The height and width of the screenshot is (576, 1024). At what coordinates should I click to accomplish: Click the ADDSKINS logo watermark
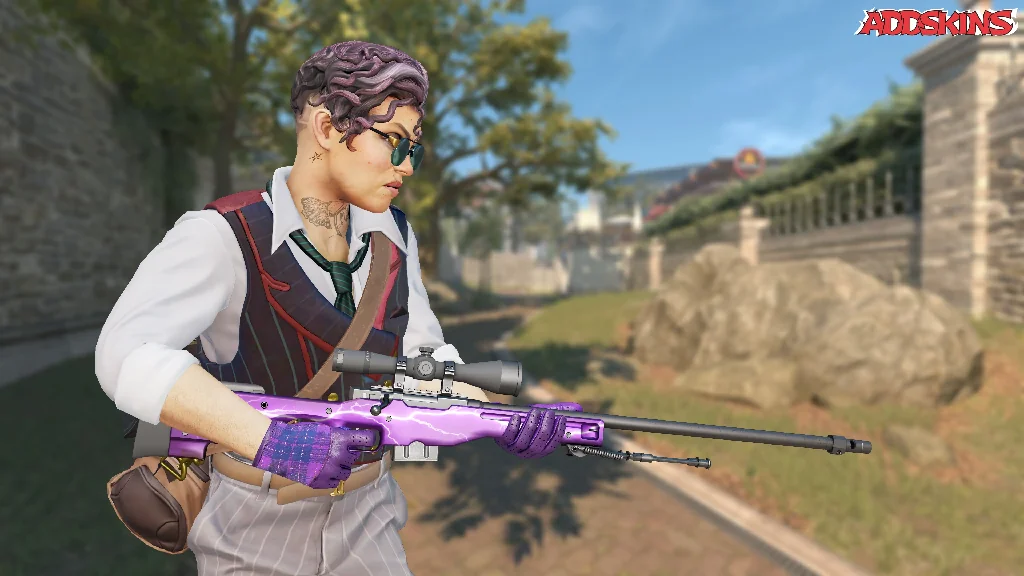pos(936,23)
